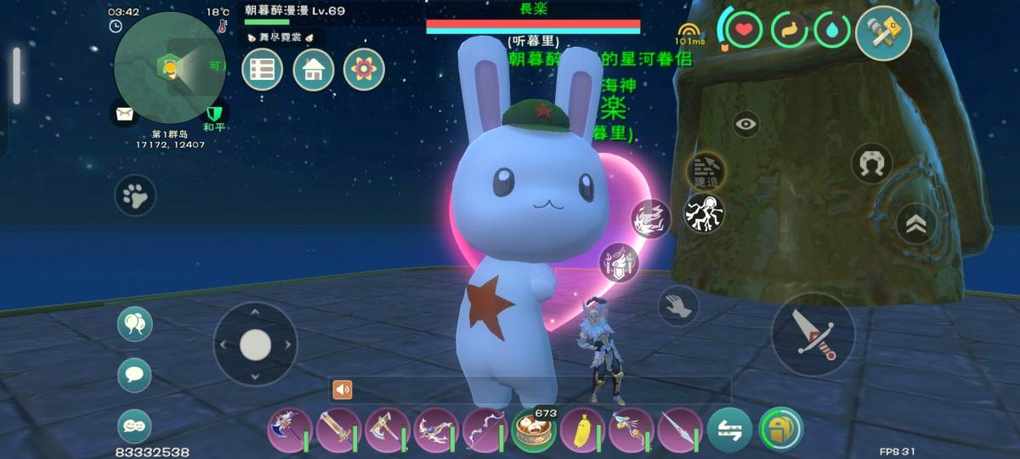Image resolution: width=1020 pixels, height=459 pixels.
Task: Open the chat speech bubble
Action: [134, 375]
